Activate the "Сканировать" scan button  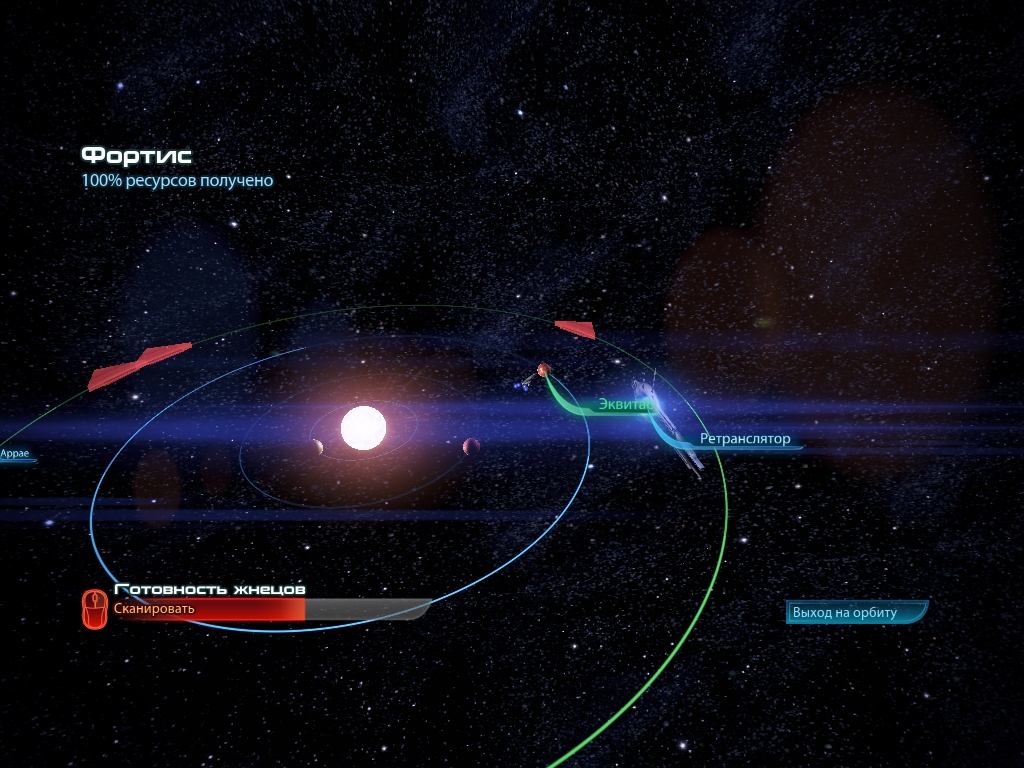[x=154, y=609]
